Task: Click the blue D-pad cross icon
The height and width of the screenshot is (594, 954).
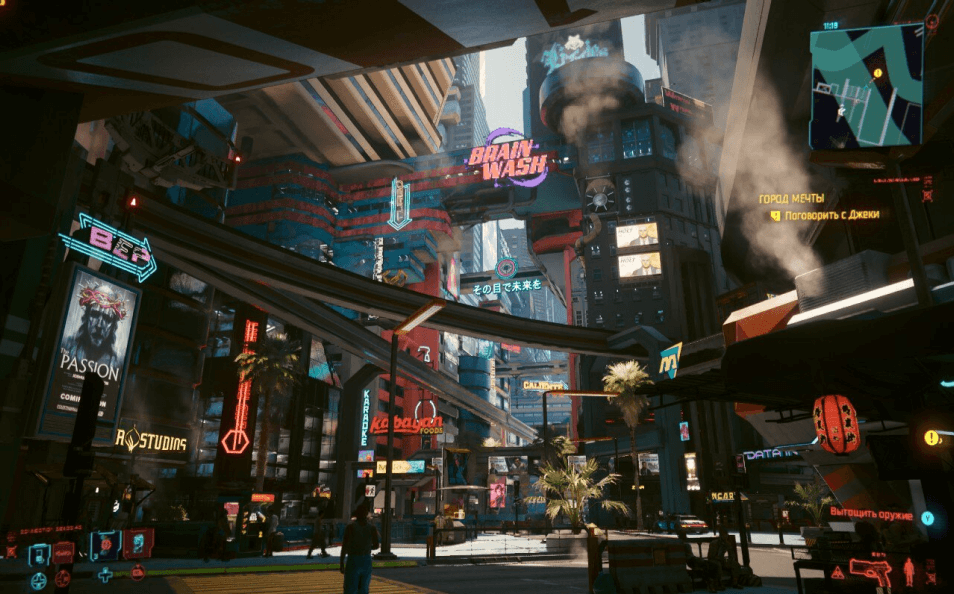Action: (105, 575)
